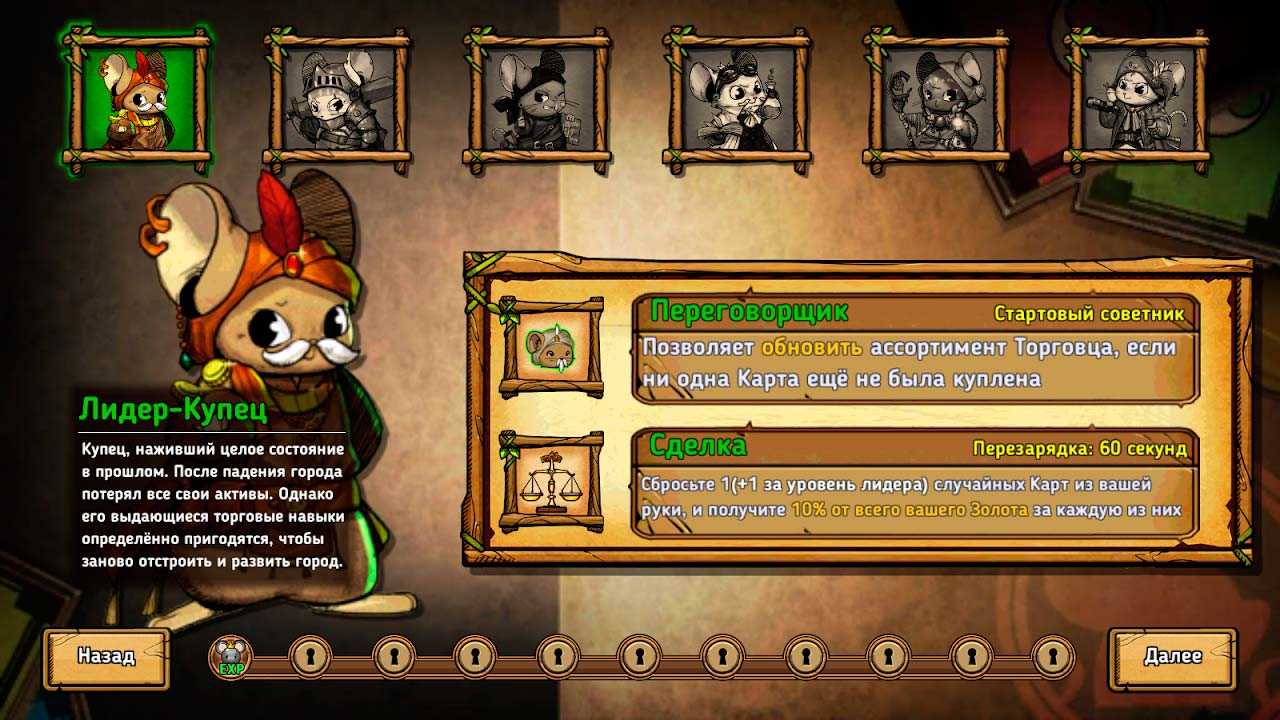Screen dimensions: 1280x720
Task: Choose the armored knight mouse leader
Action: [337, 99]
